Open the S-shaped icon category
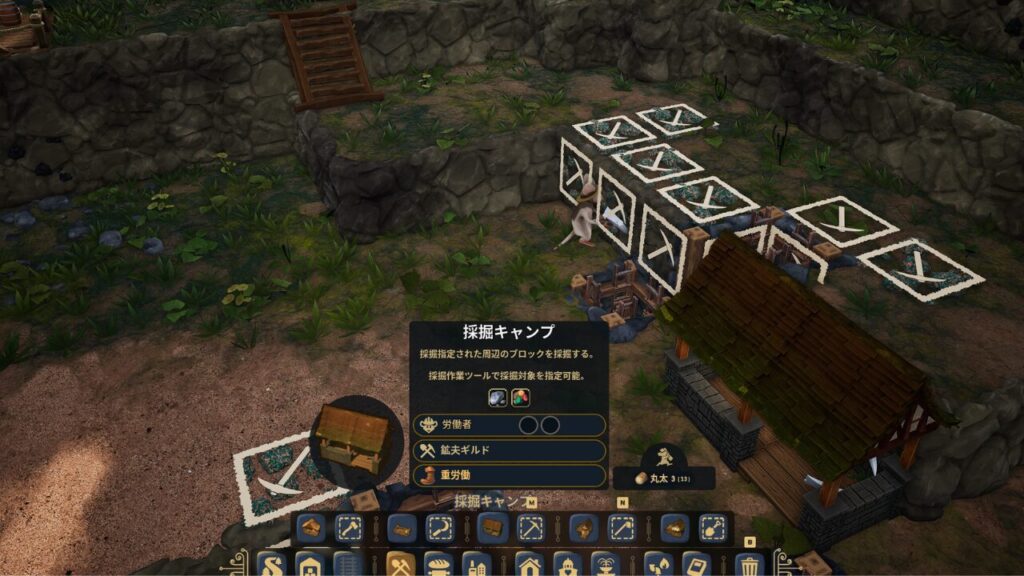Viewport: 1024px width, 576px height. pos(271,565)
